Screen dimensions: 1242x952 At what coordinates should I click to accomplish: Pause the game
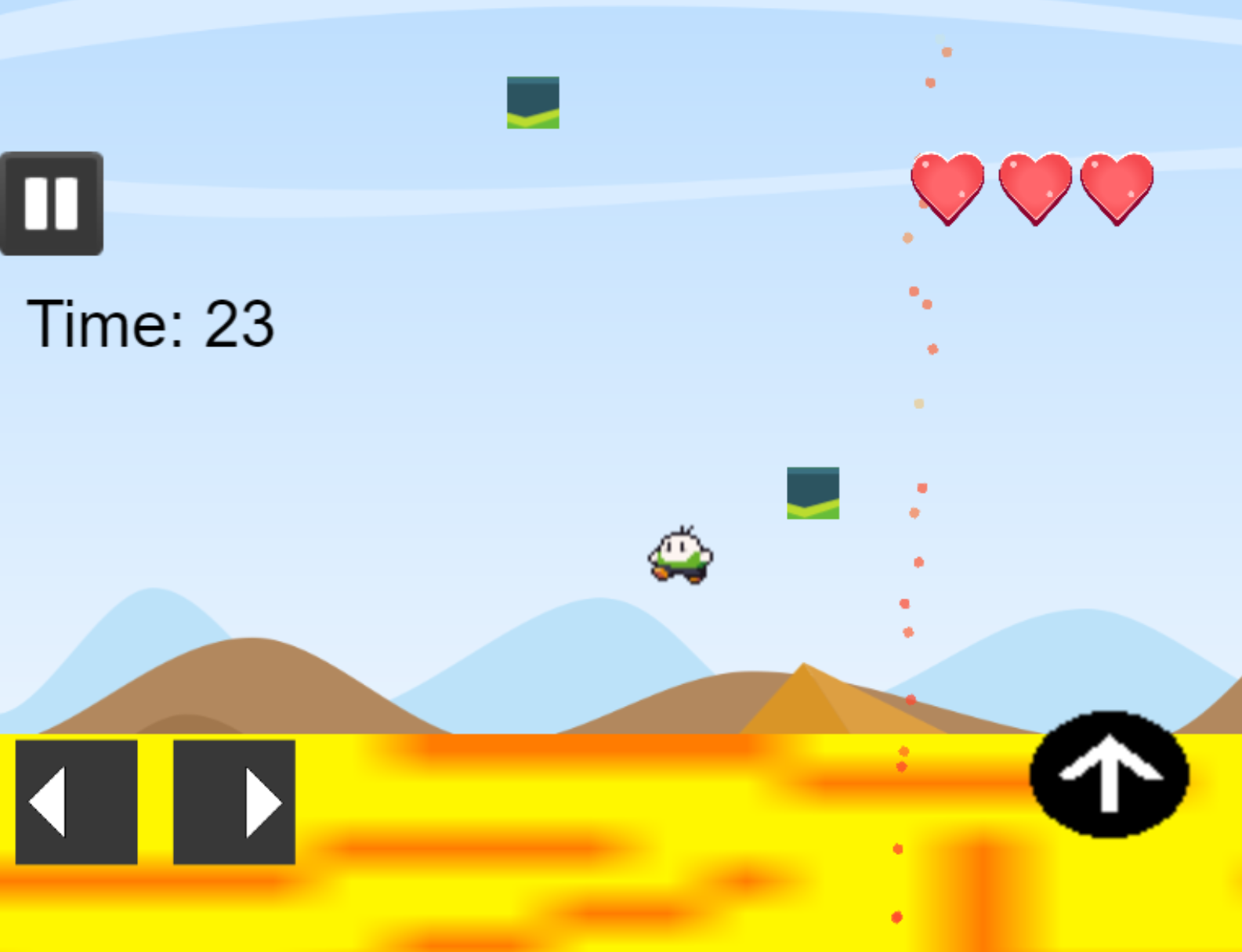[52, 204]
